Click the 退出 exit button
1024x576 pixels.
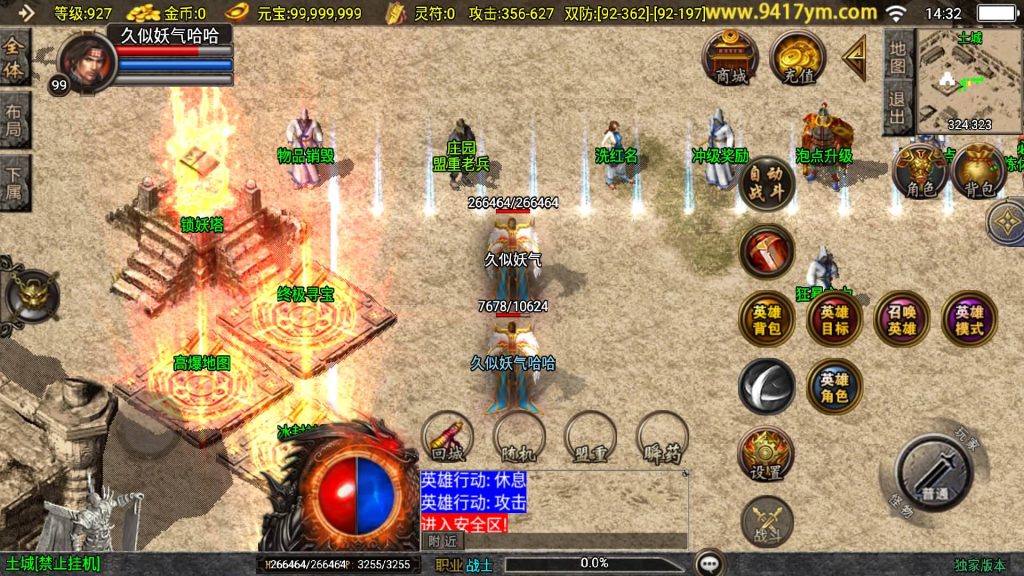899,107
